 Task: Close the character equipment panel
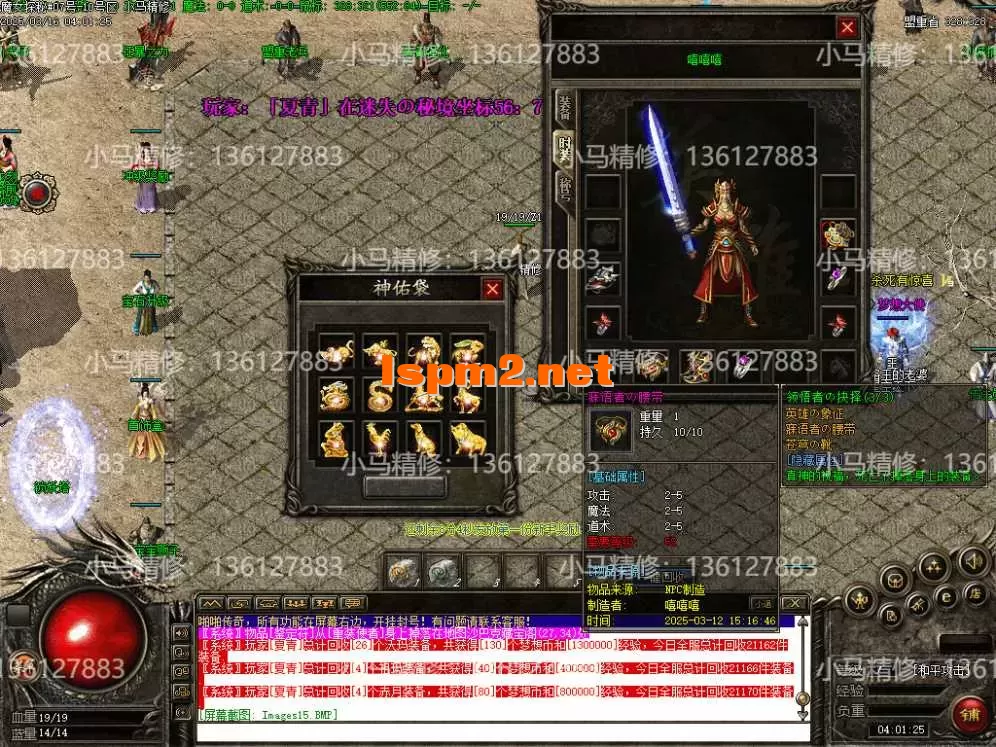pos(847,28)
